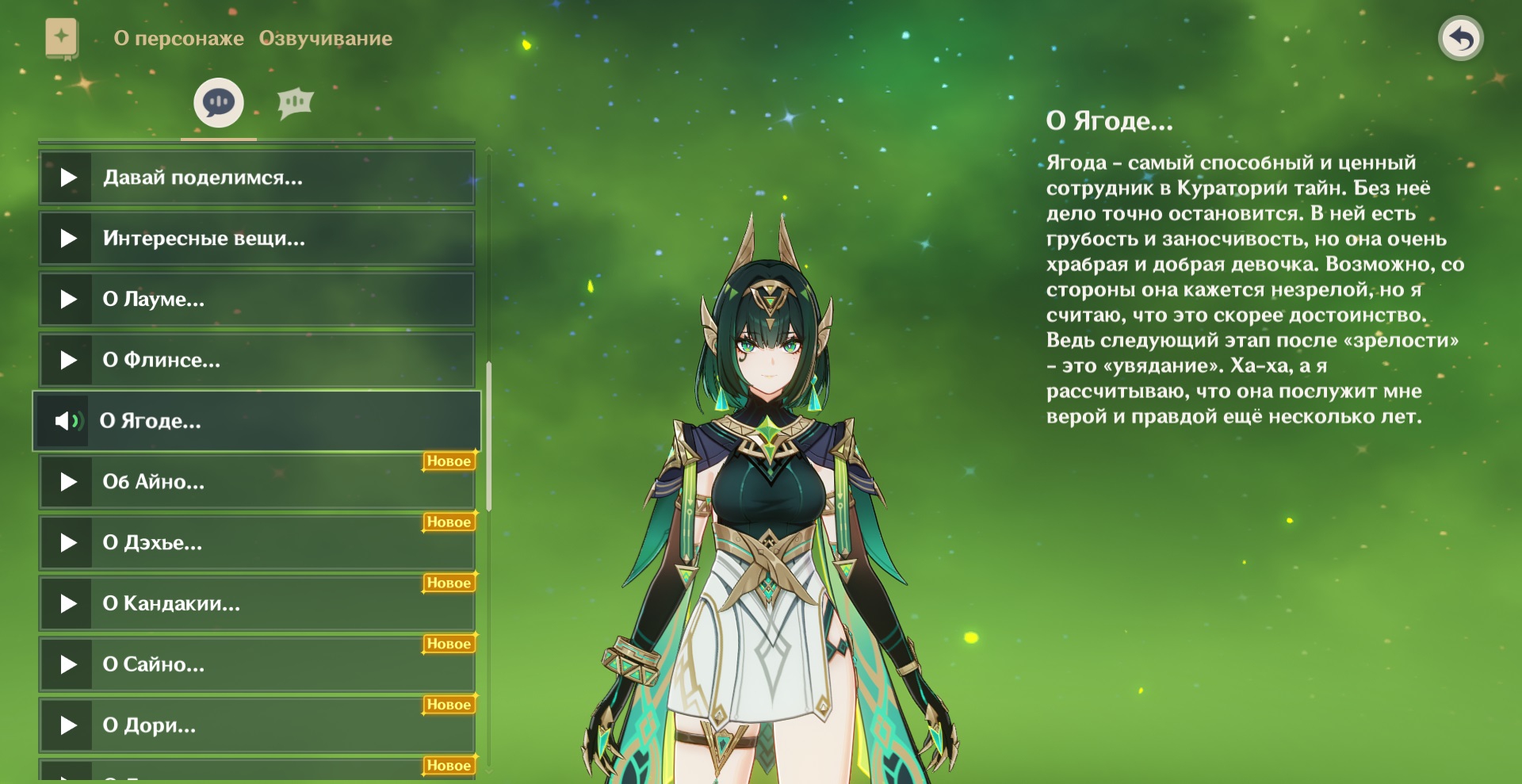Choose the "О Дэхье..." voice entry
Image resolution: width=1522 pixels, height=784 pixels.
point(257,543)
